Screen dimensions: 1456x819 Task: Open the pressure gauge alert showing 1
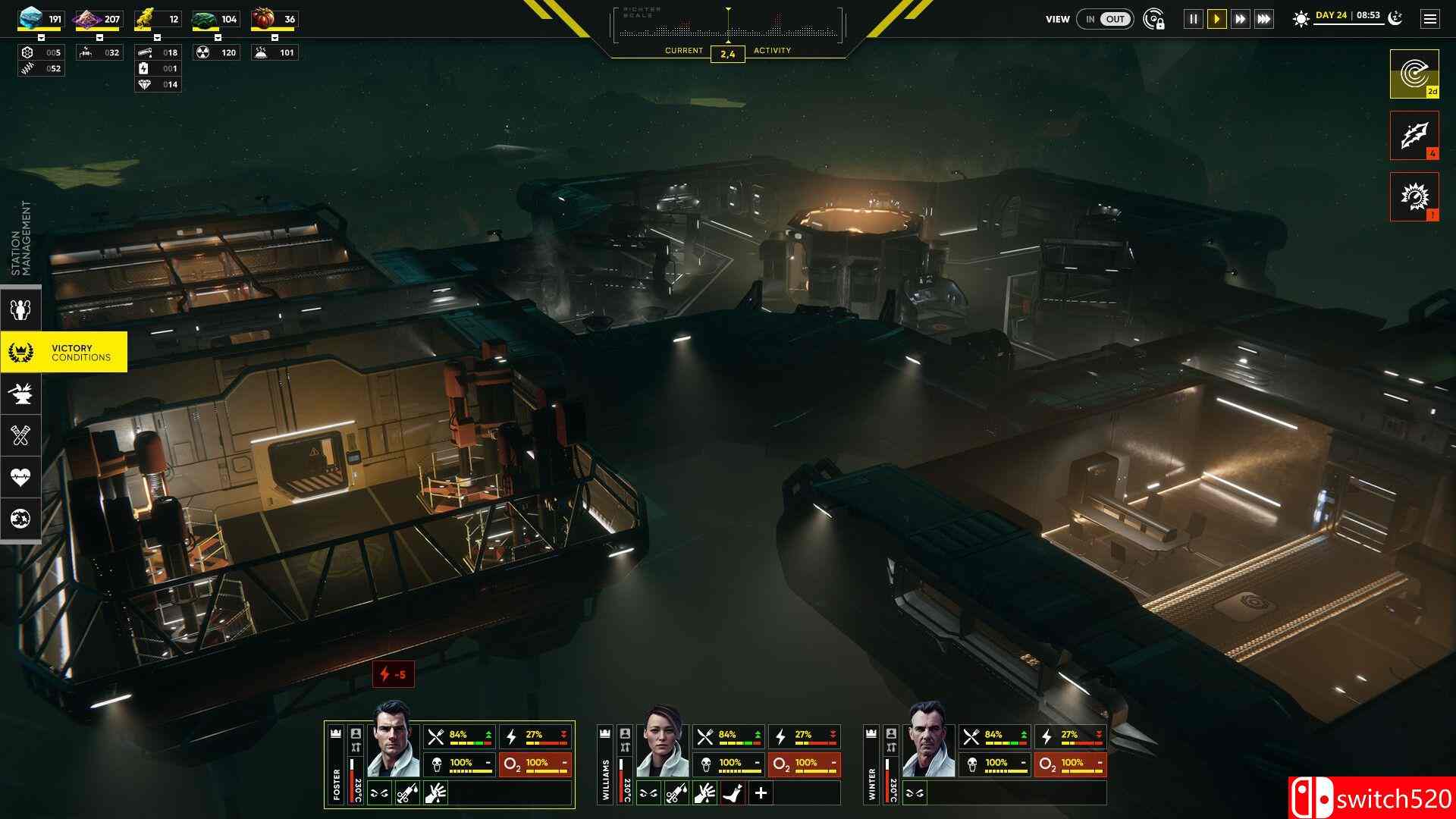point(1414,196)
